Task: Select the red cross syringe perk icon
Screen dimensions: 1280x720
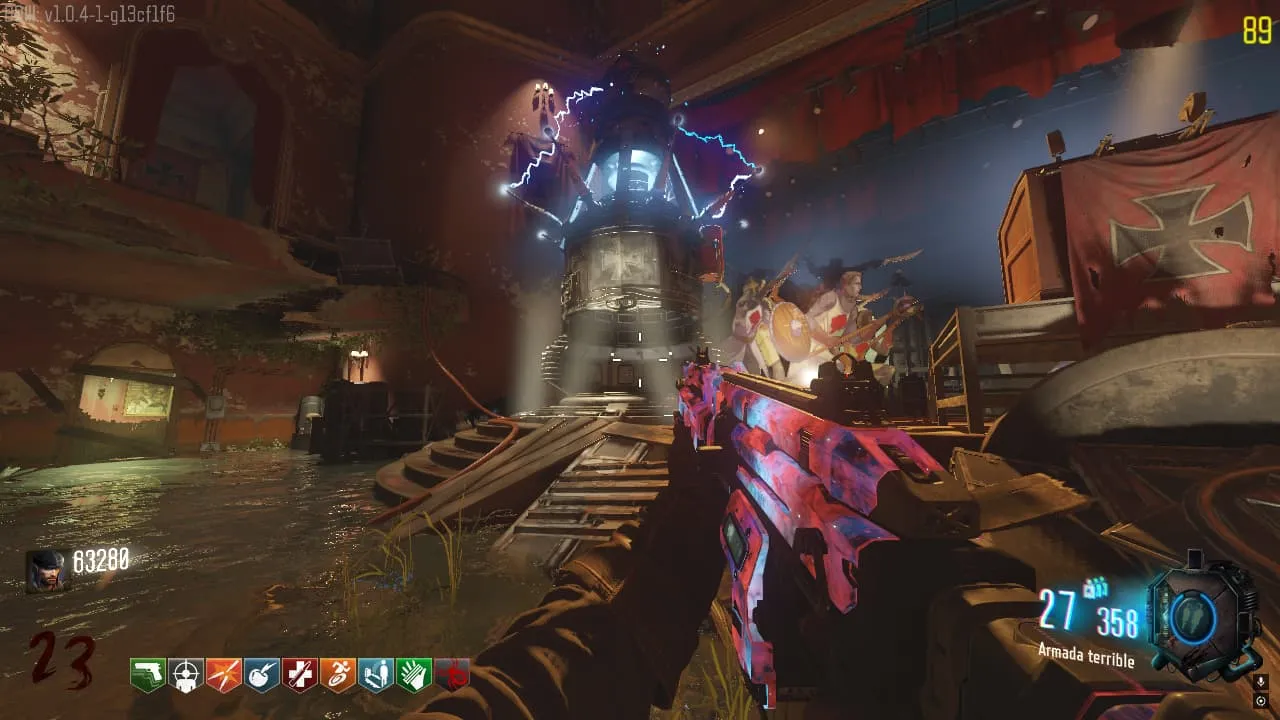Action: 300,675
